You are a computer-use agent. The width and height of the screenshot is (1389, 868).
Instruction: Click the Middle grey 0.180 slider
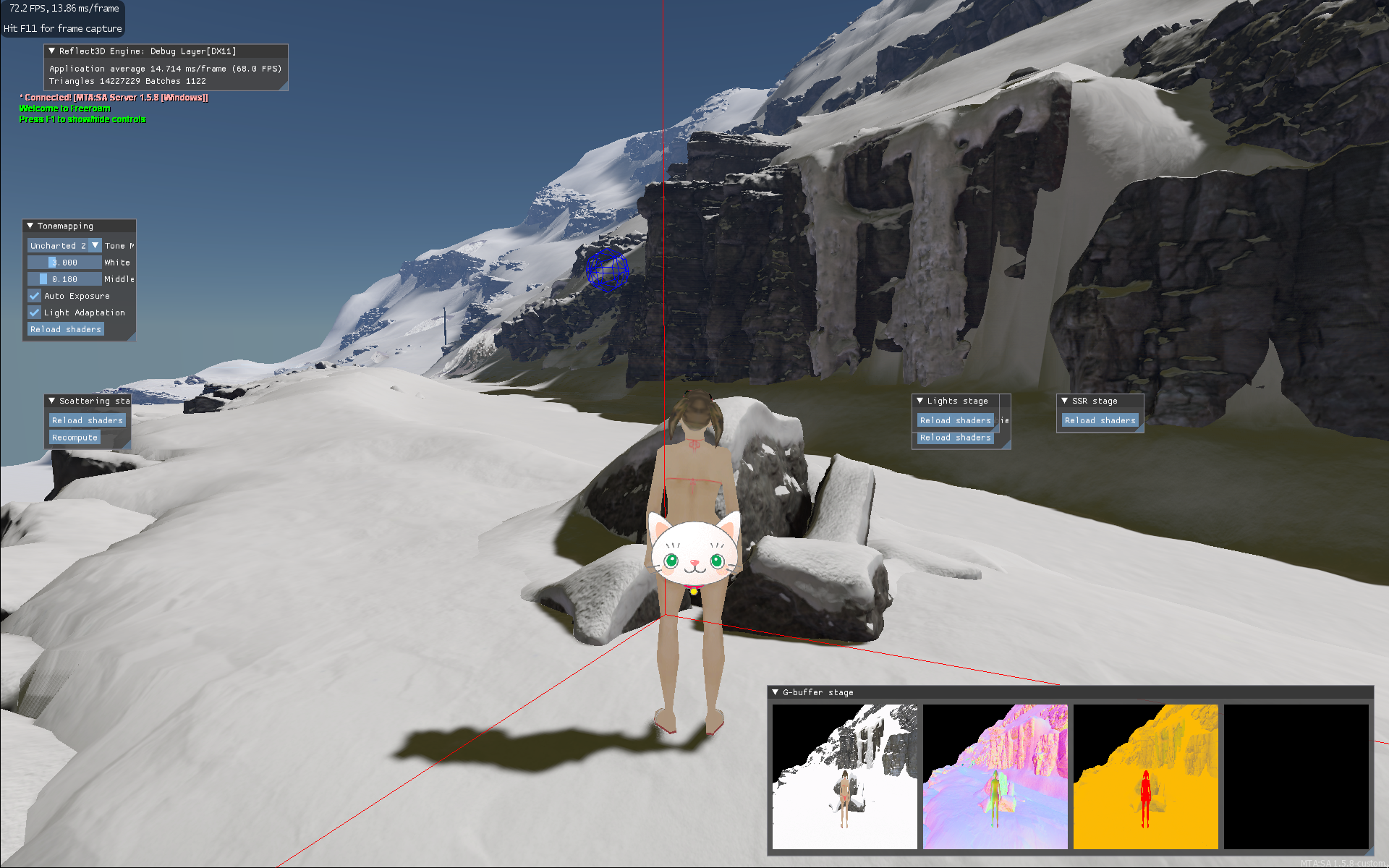tap(64, 279)
